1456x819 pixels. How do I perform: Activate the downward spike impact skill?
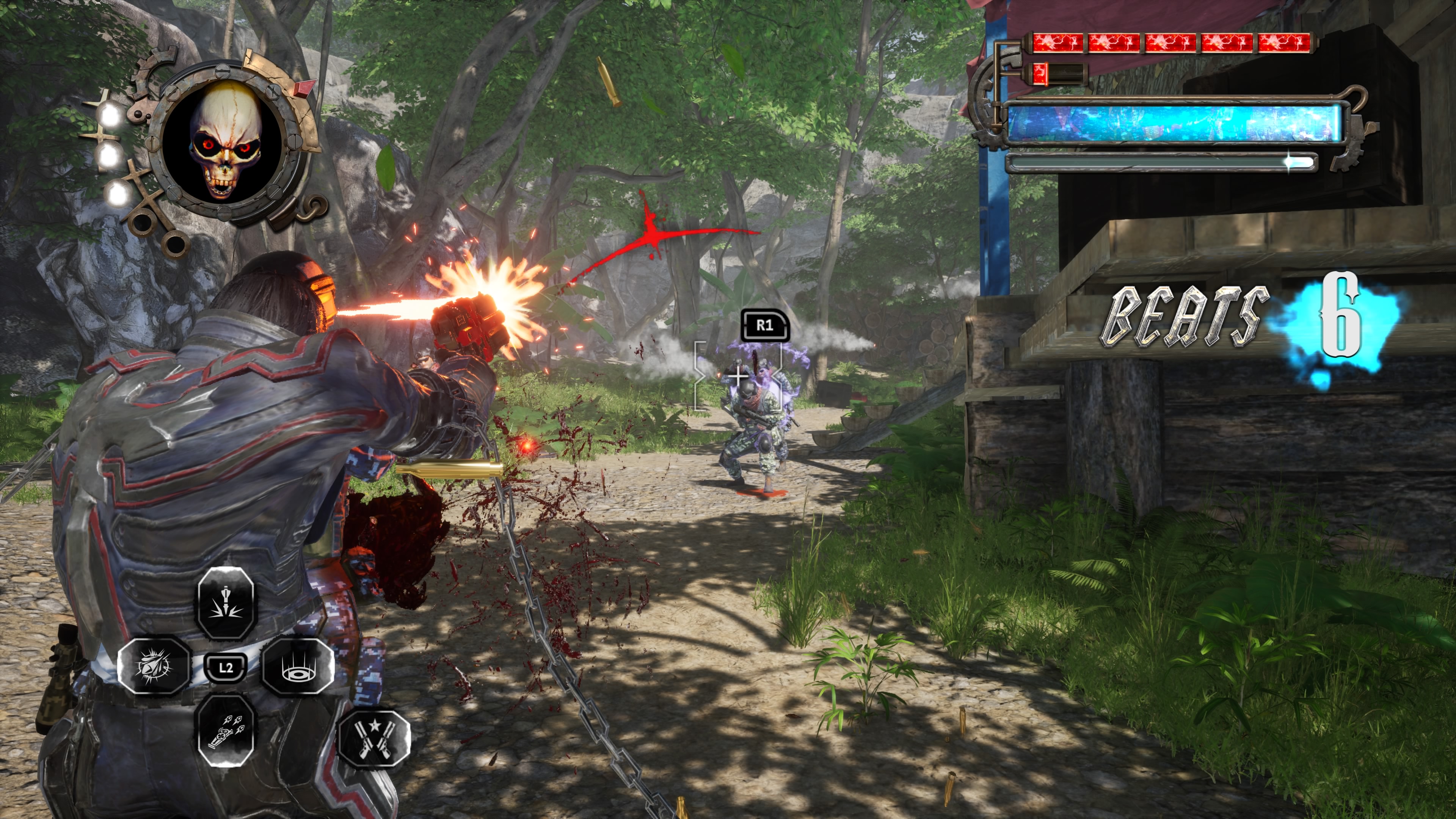226,602
